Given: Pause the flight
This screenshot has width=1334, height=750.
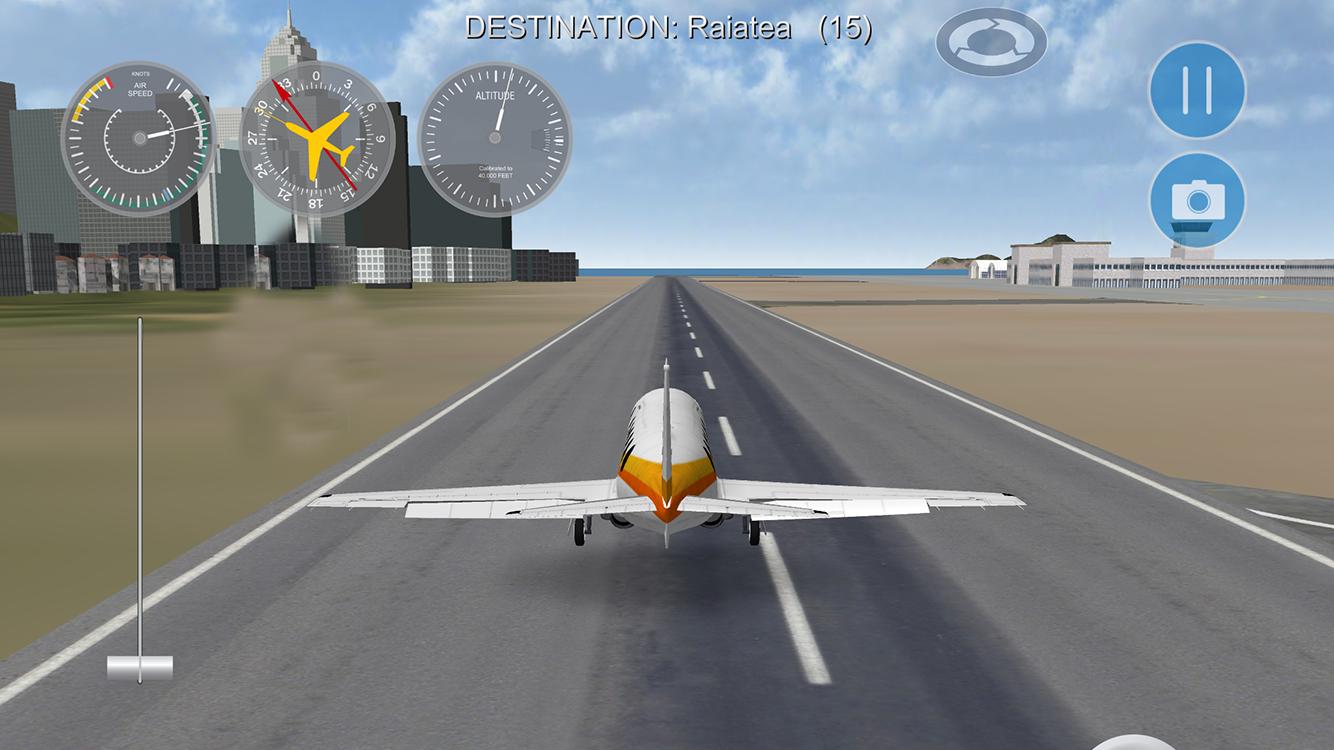Looking at the screenshot, I should [1197, 90].
